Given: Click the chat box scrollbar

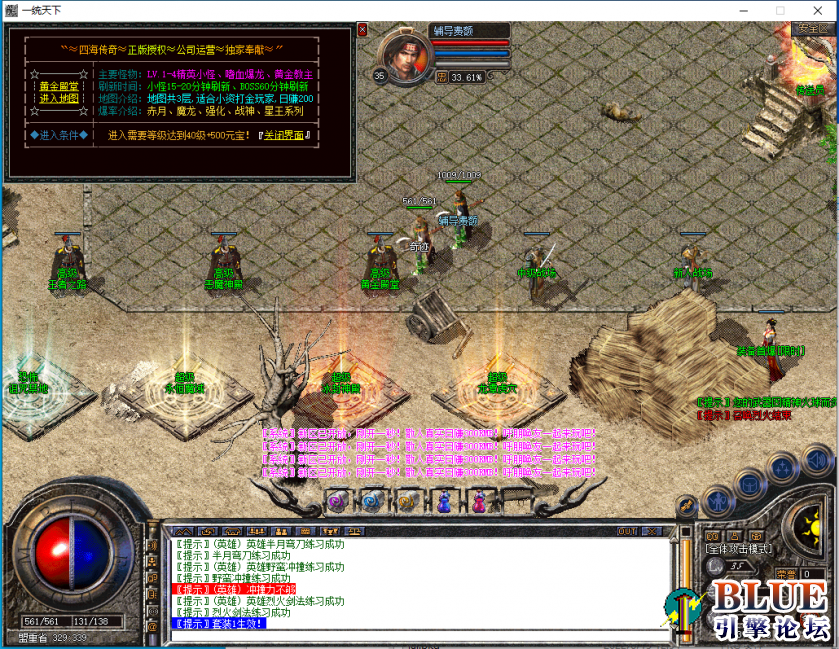Looking at the screenshot, I should (685, 585).
